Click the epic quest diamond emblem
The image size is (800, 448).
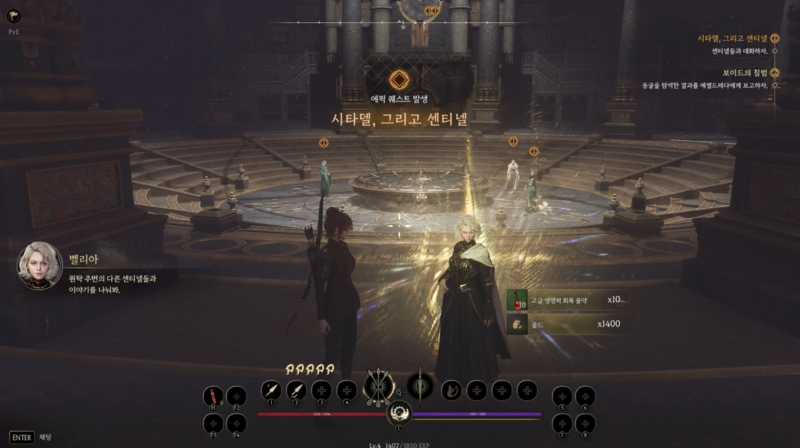click(399, 80)
